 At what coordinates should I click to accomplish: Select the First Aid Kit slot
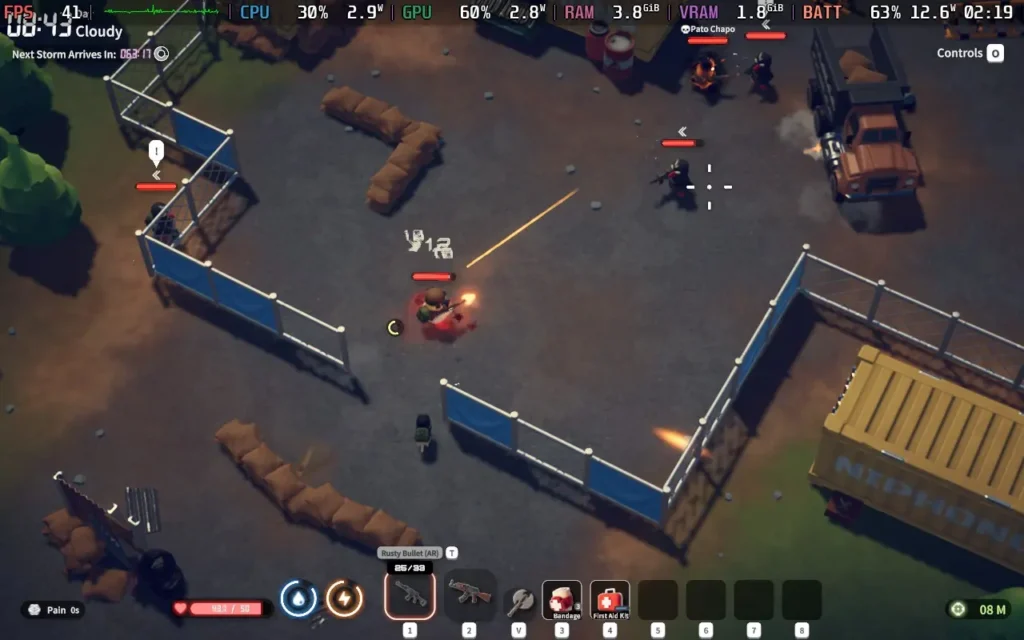[610, 600]
